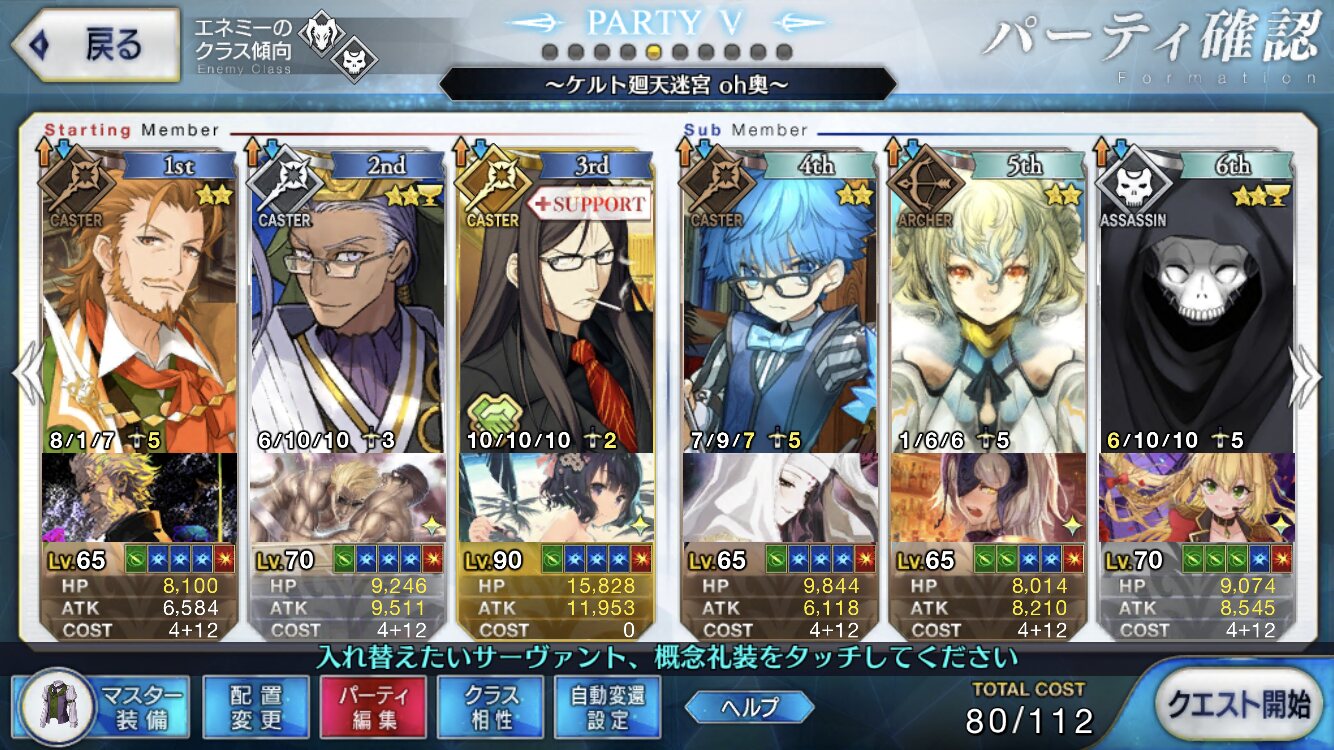Open the 配置変更 formation change

pyautogui.click(x=255, y=707)
